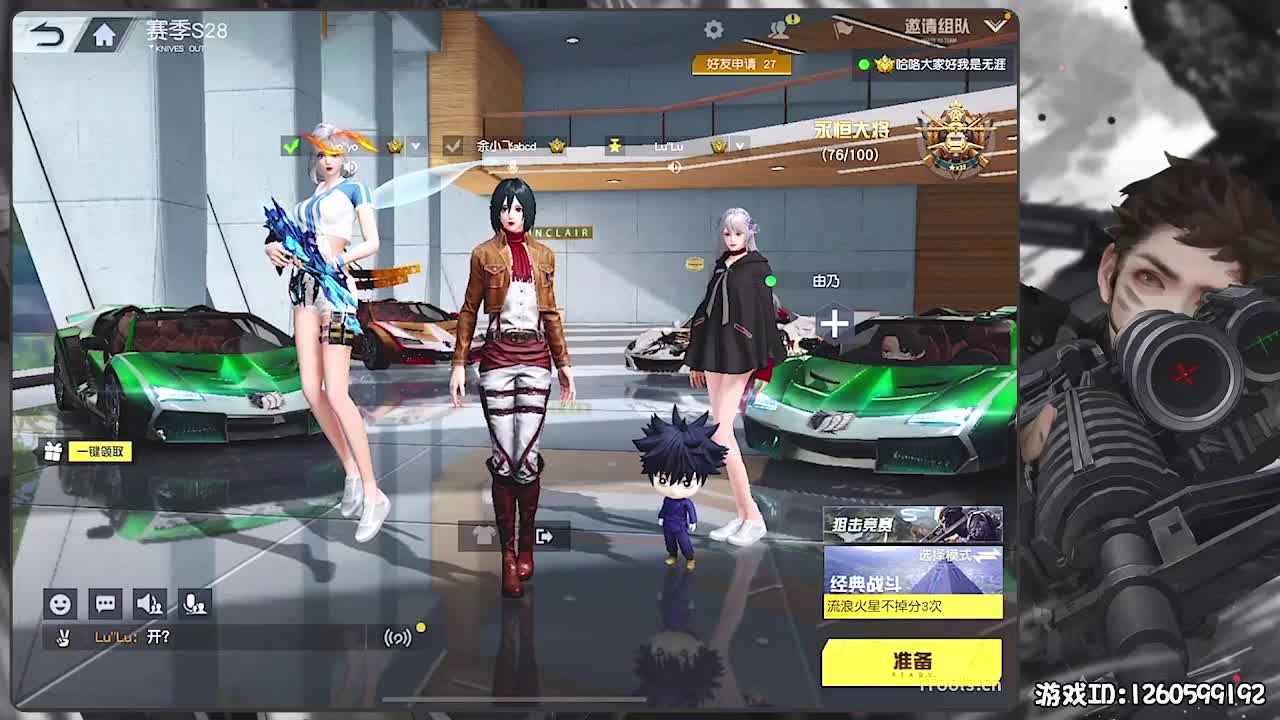Image resolution: width=1280 pixels, height=720 pixels.
Task: Click the exit room icon beside the wardrobe icon
Action: pos(545,536)
